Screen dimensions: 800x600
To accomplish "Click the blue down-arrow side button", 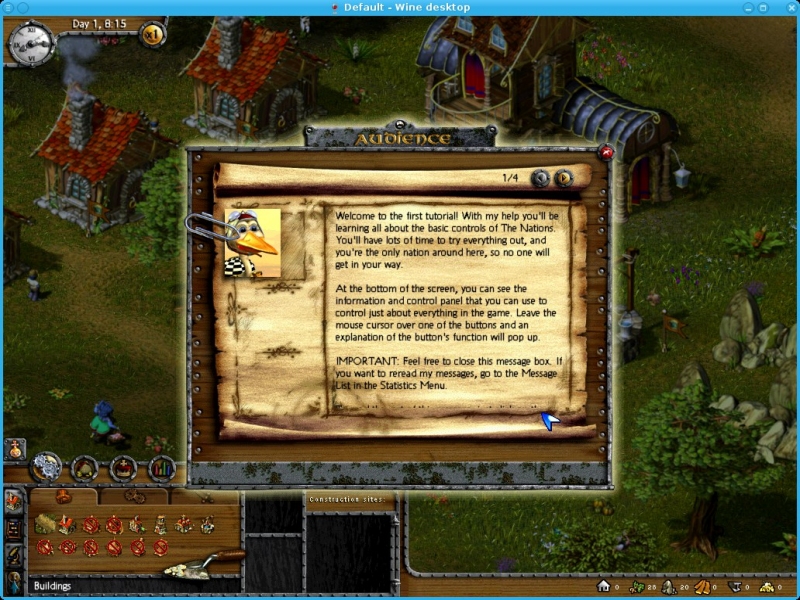I will coord(14,580).
